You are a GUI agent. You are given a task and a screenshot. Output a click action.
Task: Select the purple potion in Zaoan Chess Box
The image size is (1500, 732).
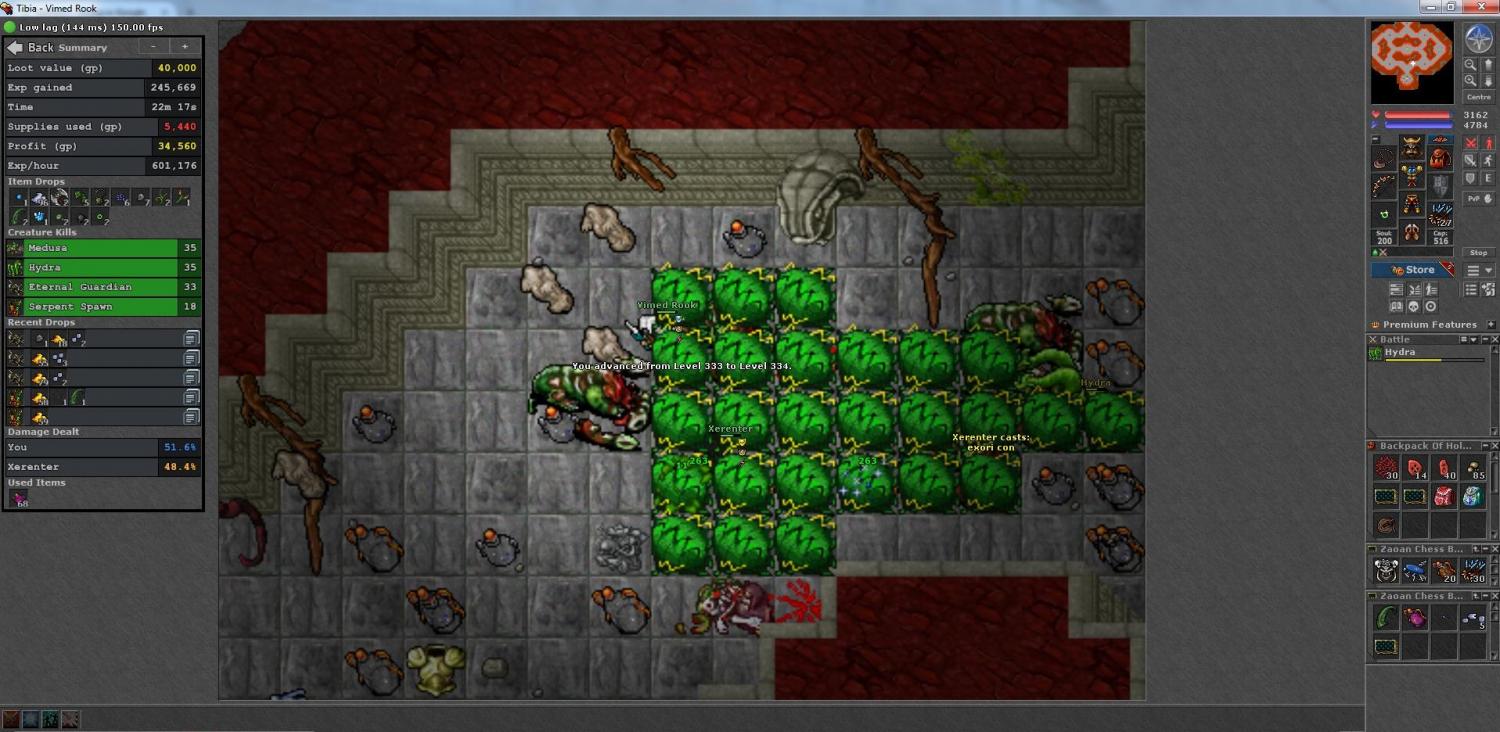pos(1414,619)
